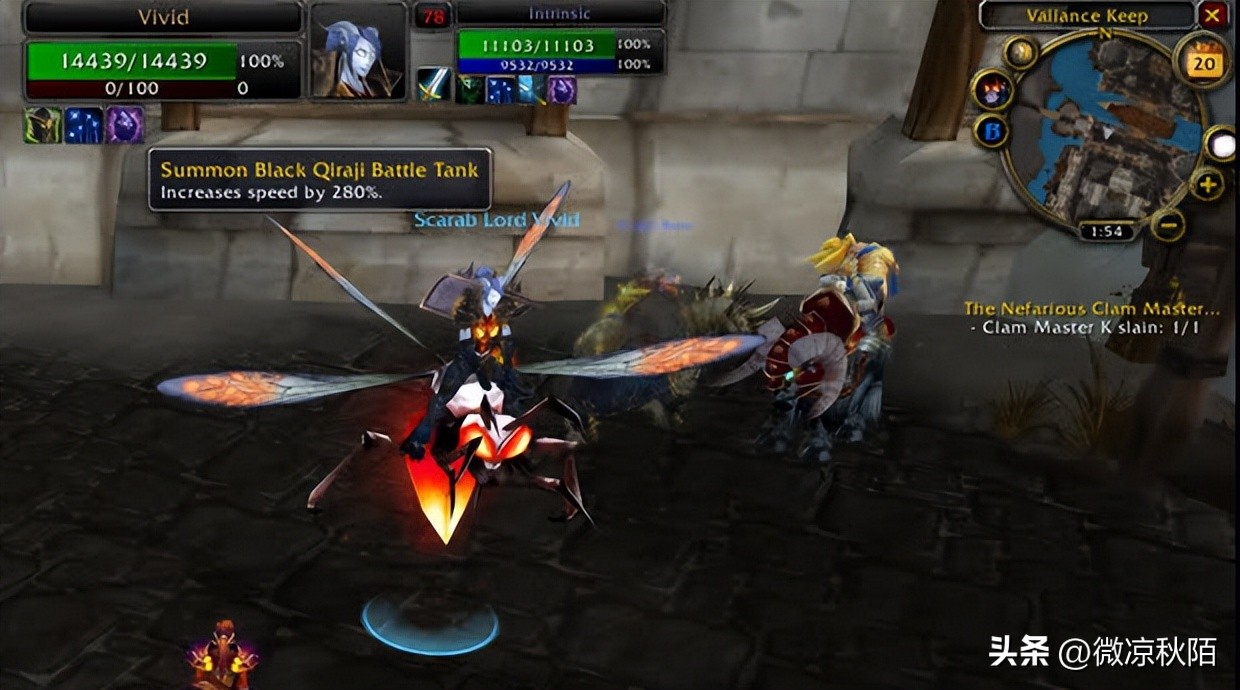Click the white orb tracking button on the minimap
Image resolution: width=1240 pixels, height=690 pixels.
pos(1221,144)
